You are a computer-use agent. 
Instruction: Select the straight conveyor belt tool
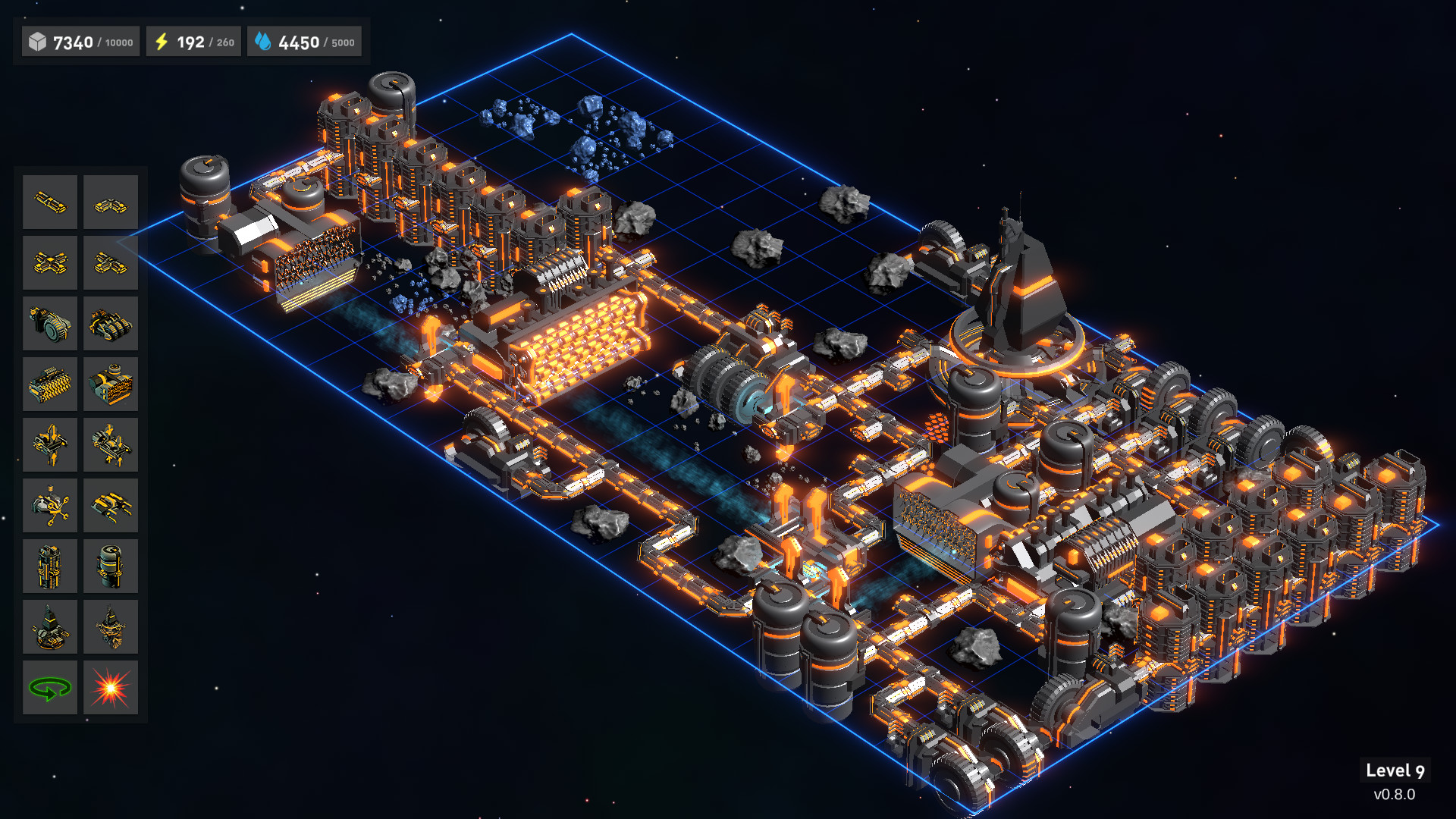49,202
